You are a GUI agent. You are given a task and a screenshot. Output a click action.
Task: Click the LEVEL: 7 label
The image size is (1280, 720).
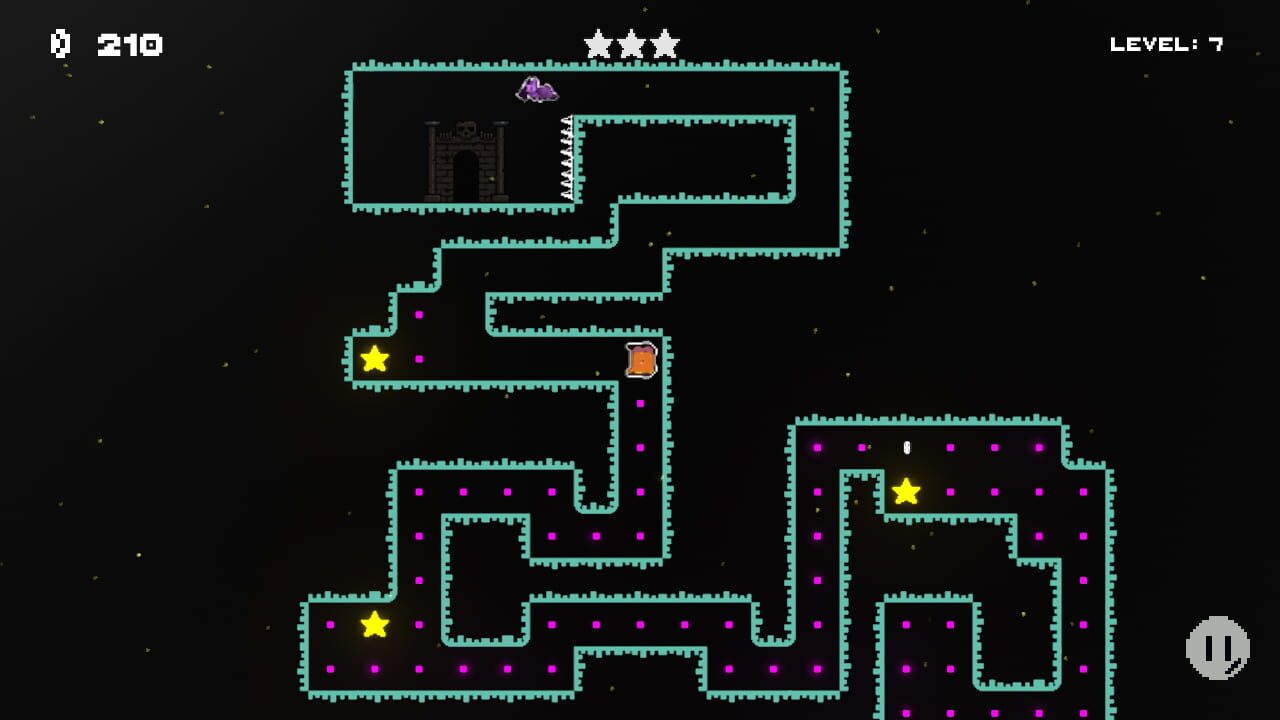click(x=1164, y=43)
